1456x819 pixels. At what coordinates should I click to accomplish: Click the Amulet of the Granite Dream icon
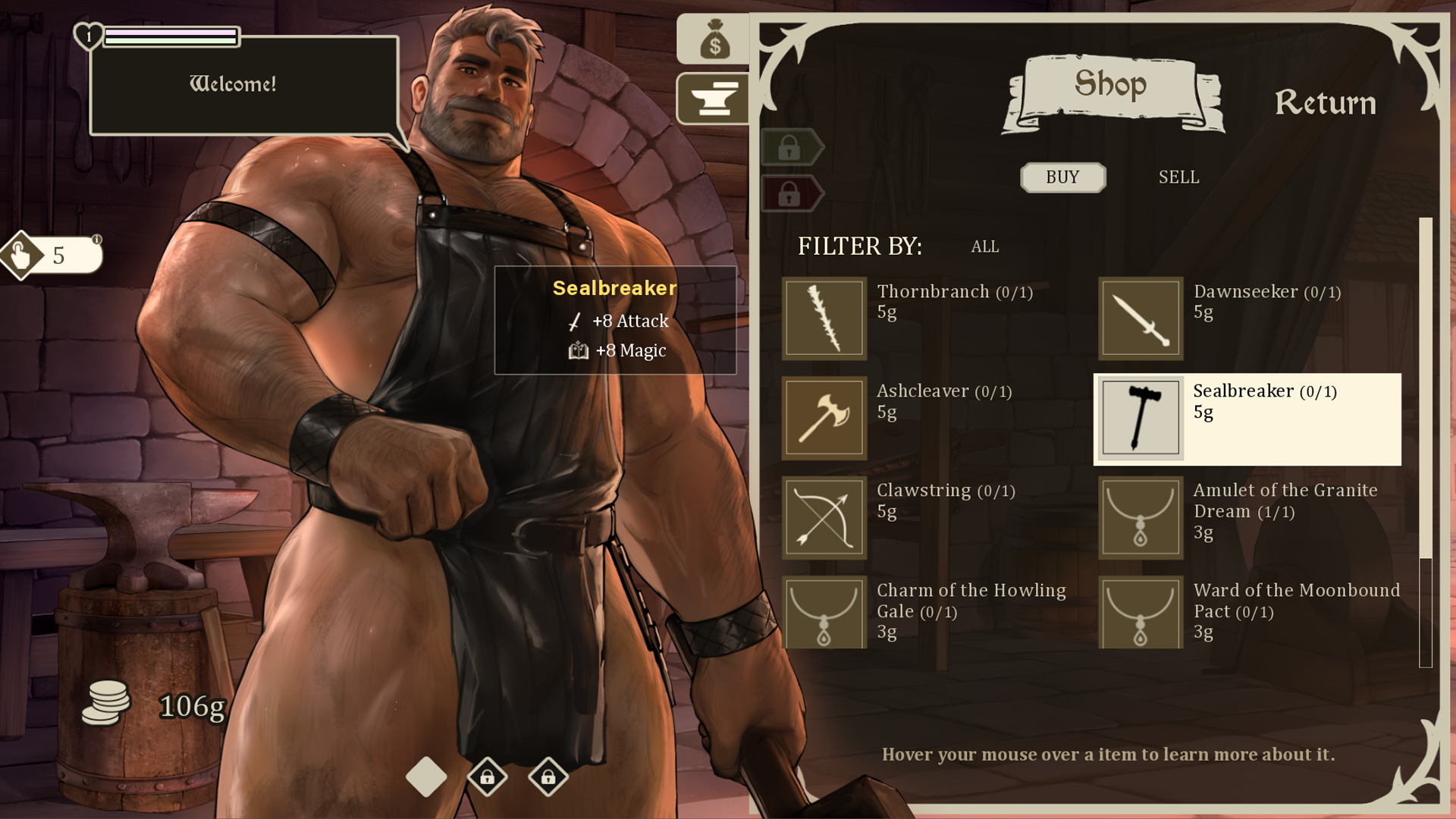tap(1141, 517)
